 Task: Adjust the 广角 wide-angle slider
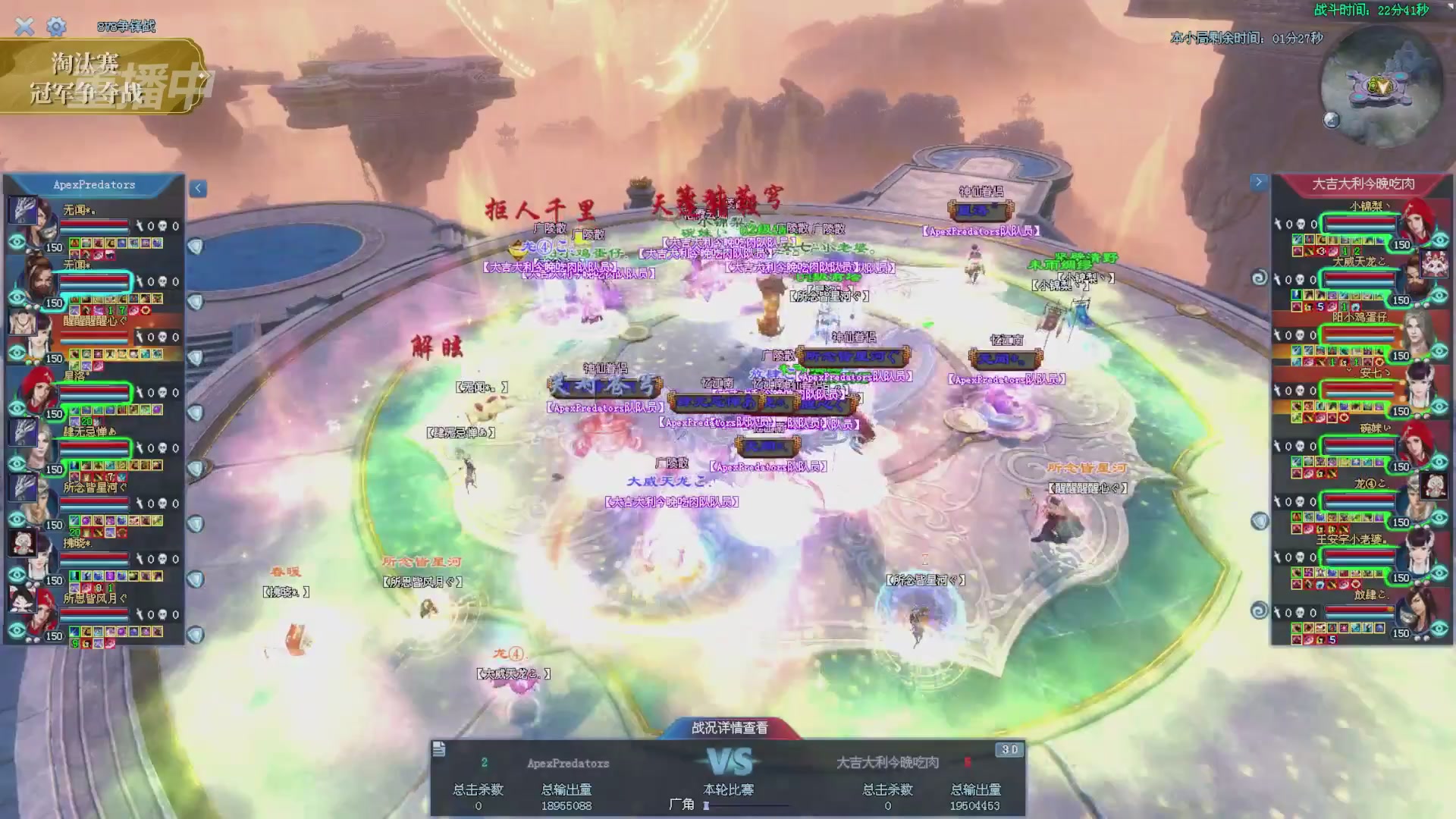[707, 805]
